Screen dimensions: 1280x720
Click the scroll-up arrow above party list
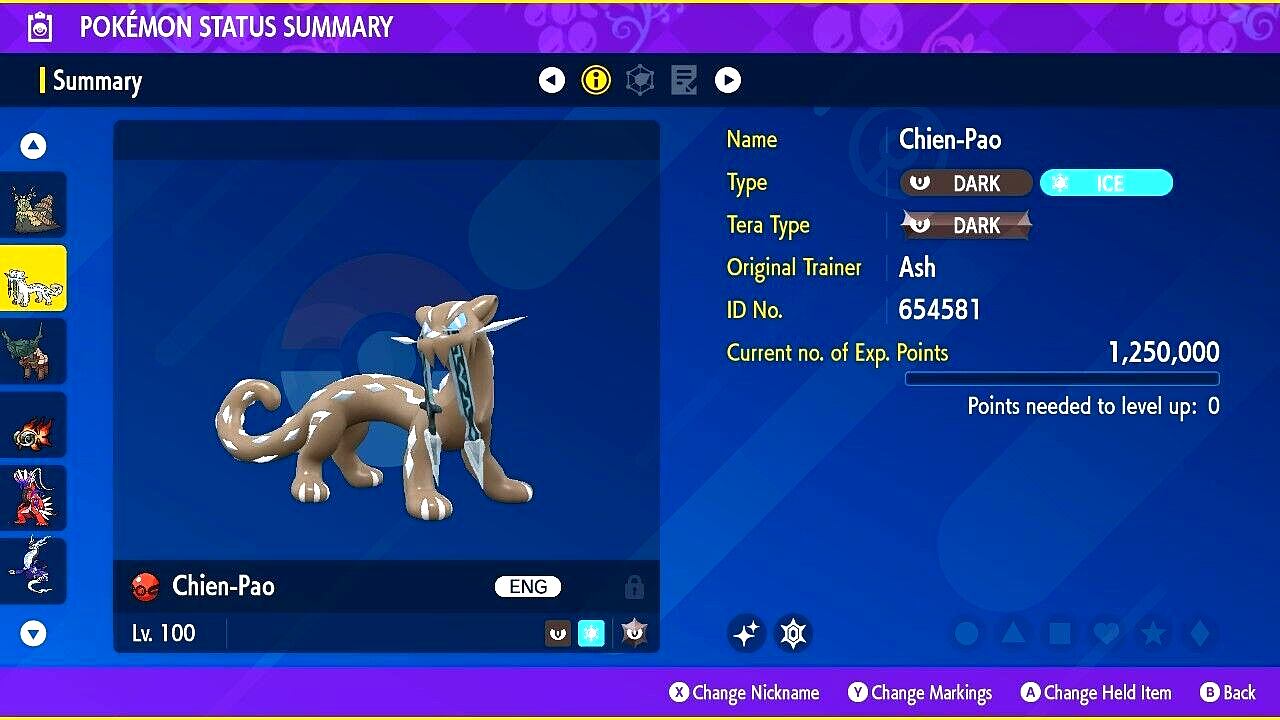coord(33,145)
